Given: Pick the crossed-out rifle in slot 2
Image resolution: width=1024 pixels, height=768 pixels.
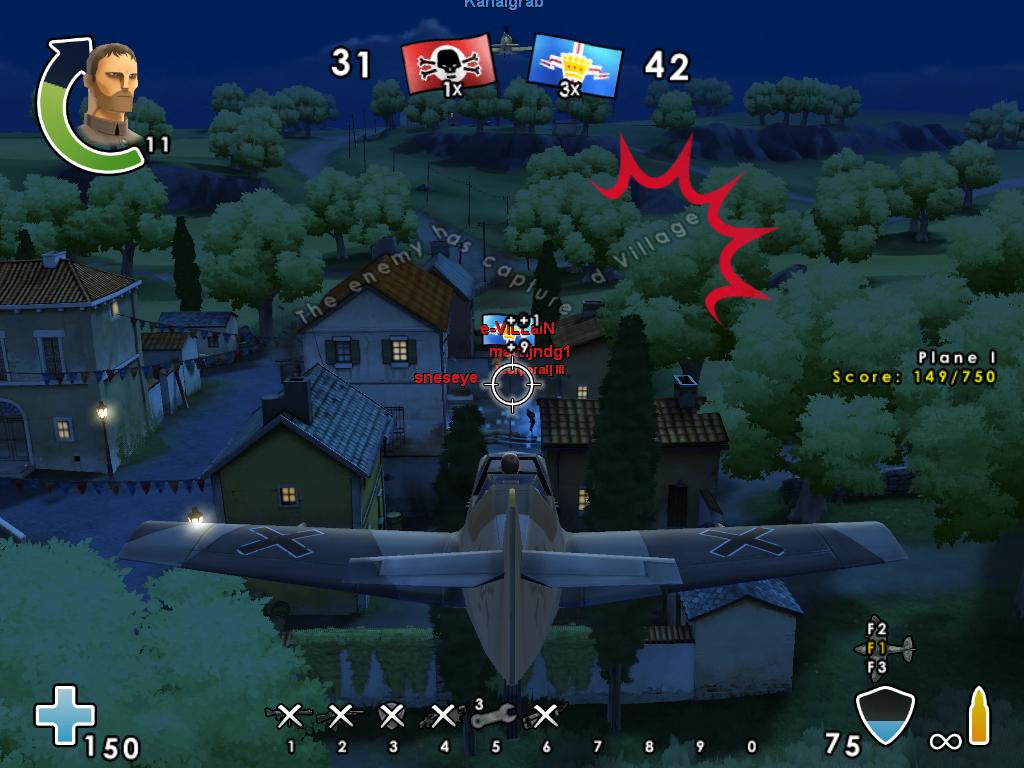Looking at the screenshot, I should coord(340,715).
